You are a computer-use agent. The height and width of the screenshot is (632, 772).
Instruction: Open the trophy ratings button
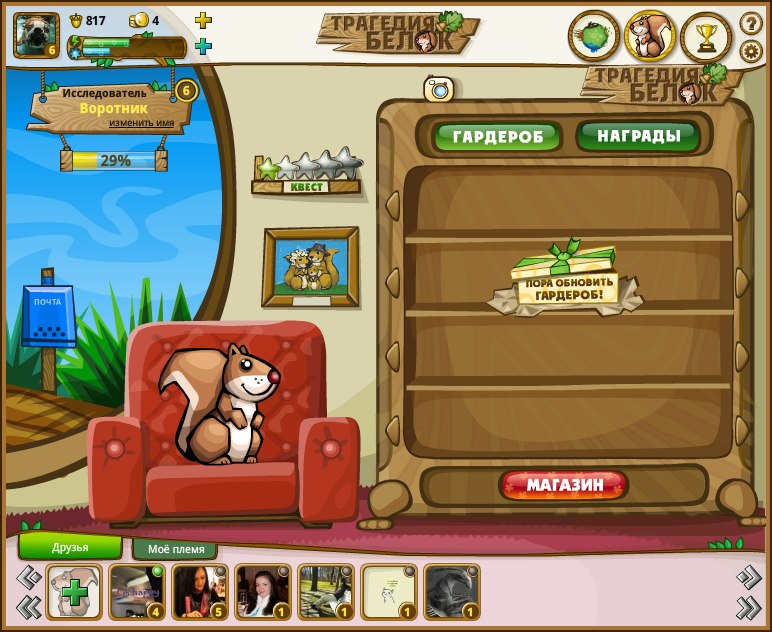click(706, 37)
